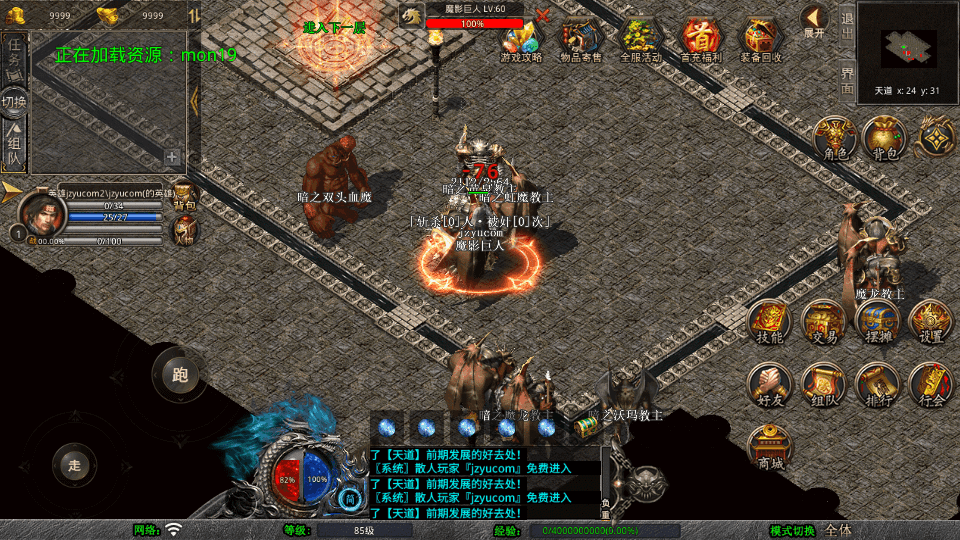960x540 pixels.
Task: Open the 行会 guild panel
Action: 930,385
